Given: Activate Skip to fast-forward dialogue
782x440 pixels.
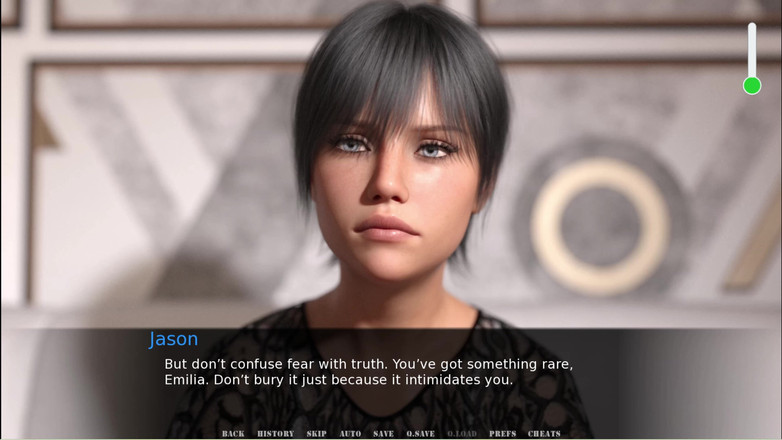Looking at the screenshot, I should point(317,434).
